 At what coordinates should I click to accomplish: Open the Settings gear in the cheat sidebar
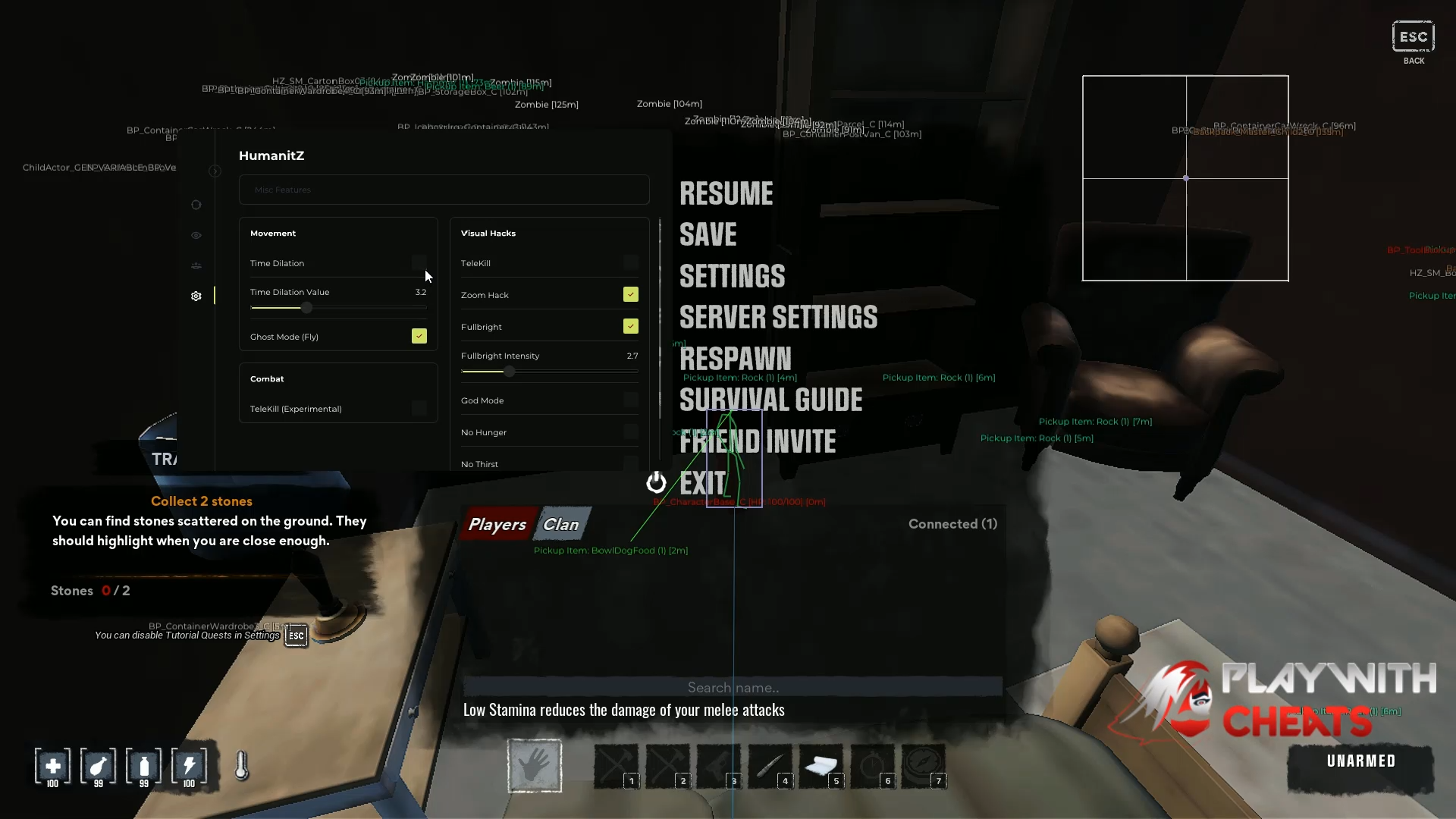pyautogui.click(x=196, y=297)
